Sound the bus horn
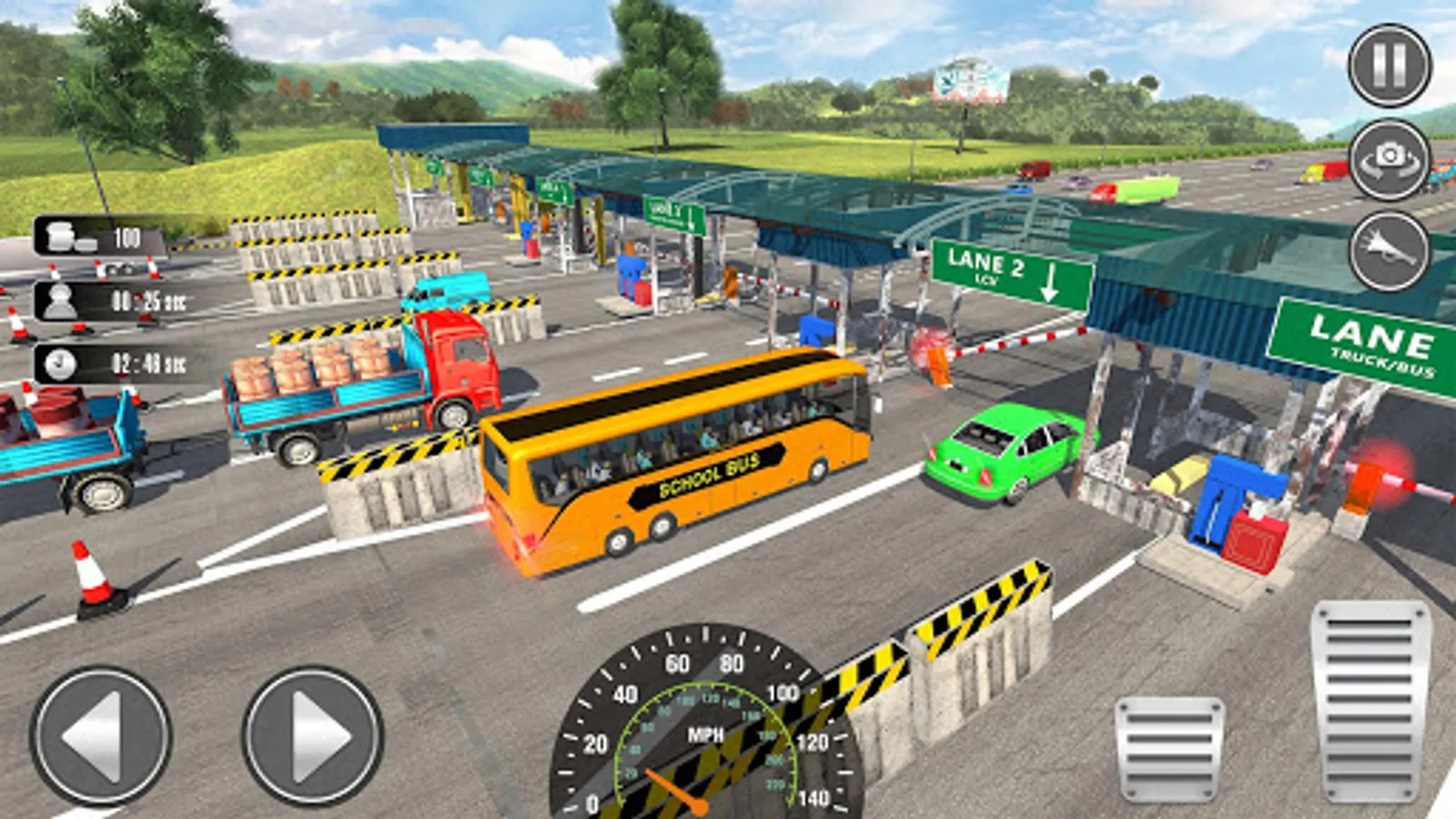Screen dimensions: 1456x819 (1389, 251)
